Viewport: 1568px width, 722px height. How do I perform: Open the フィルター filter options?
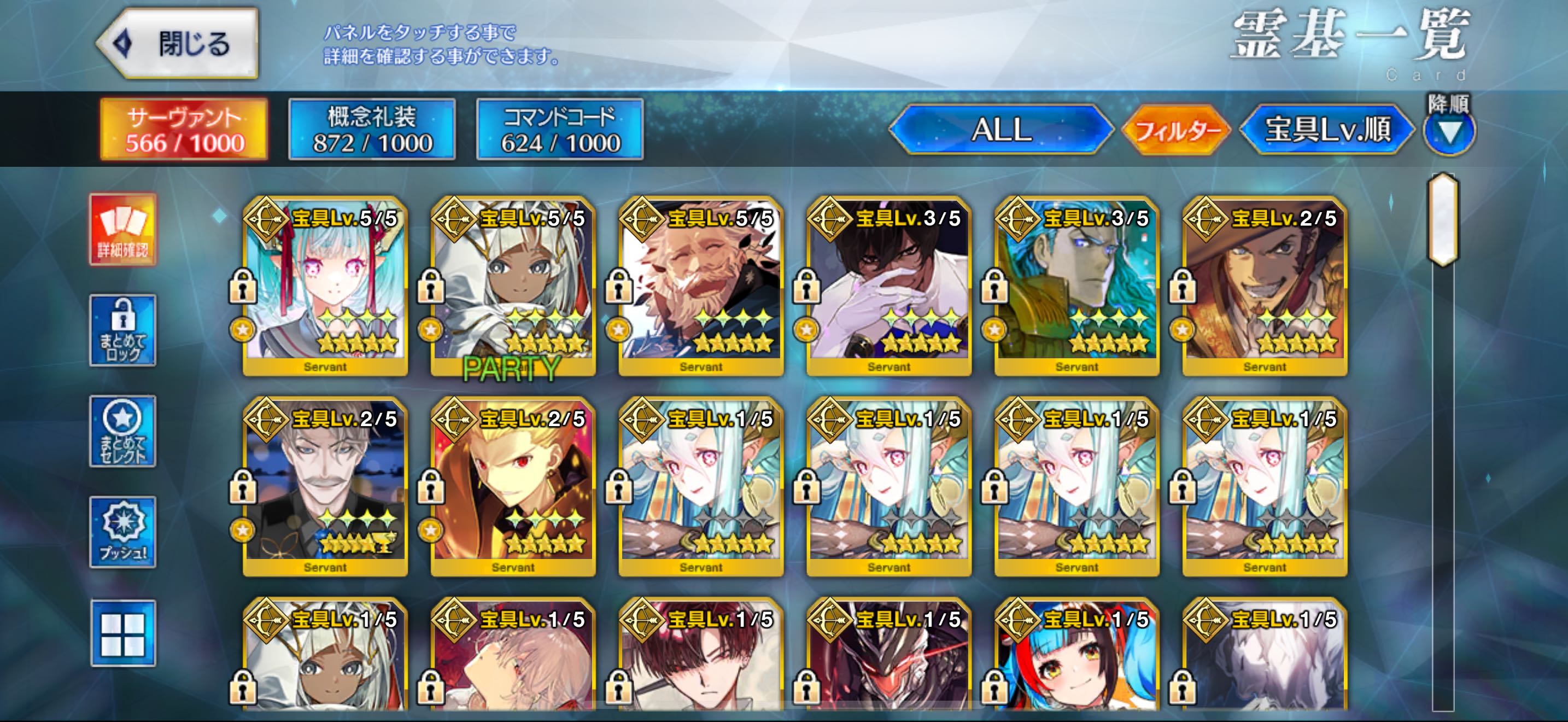pos(1176,130)
